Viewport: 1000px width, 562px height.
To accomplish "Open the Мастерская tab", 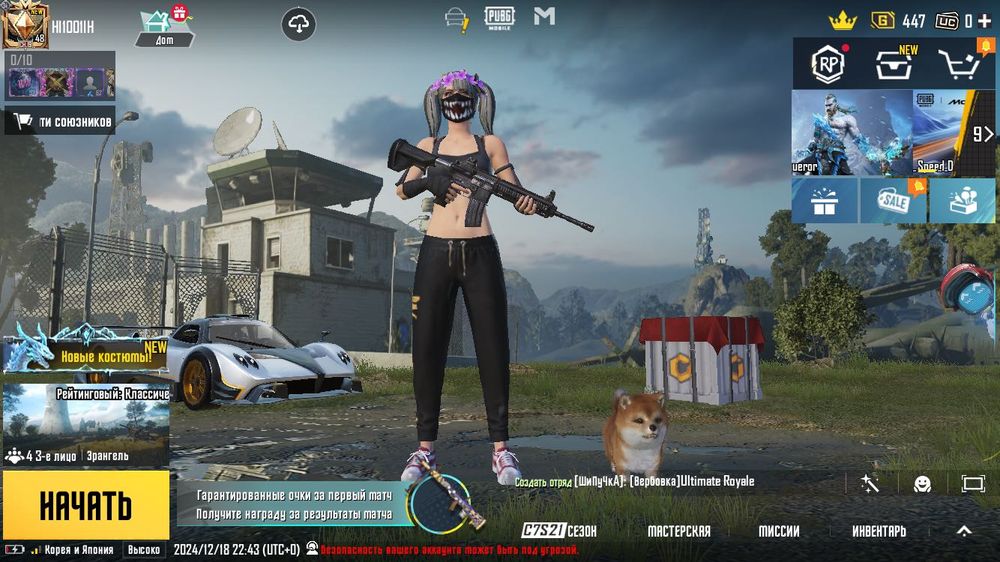I will tap(678, 531).
